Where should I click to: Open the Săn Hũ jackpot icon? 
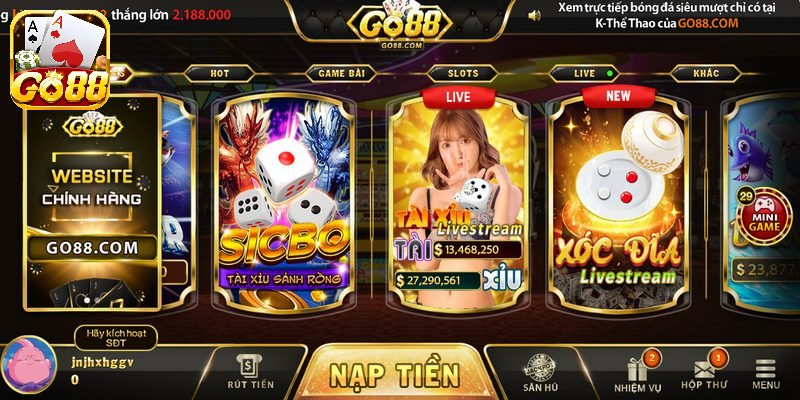pyautogui.click(x=540, y=372)
